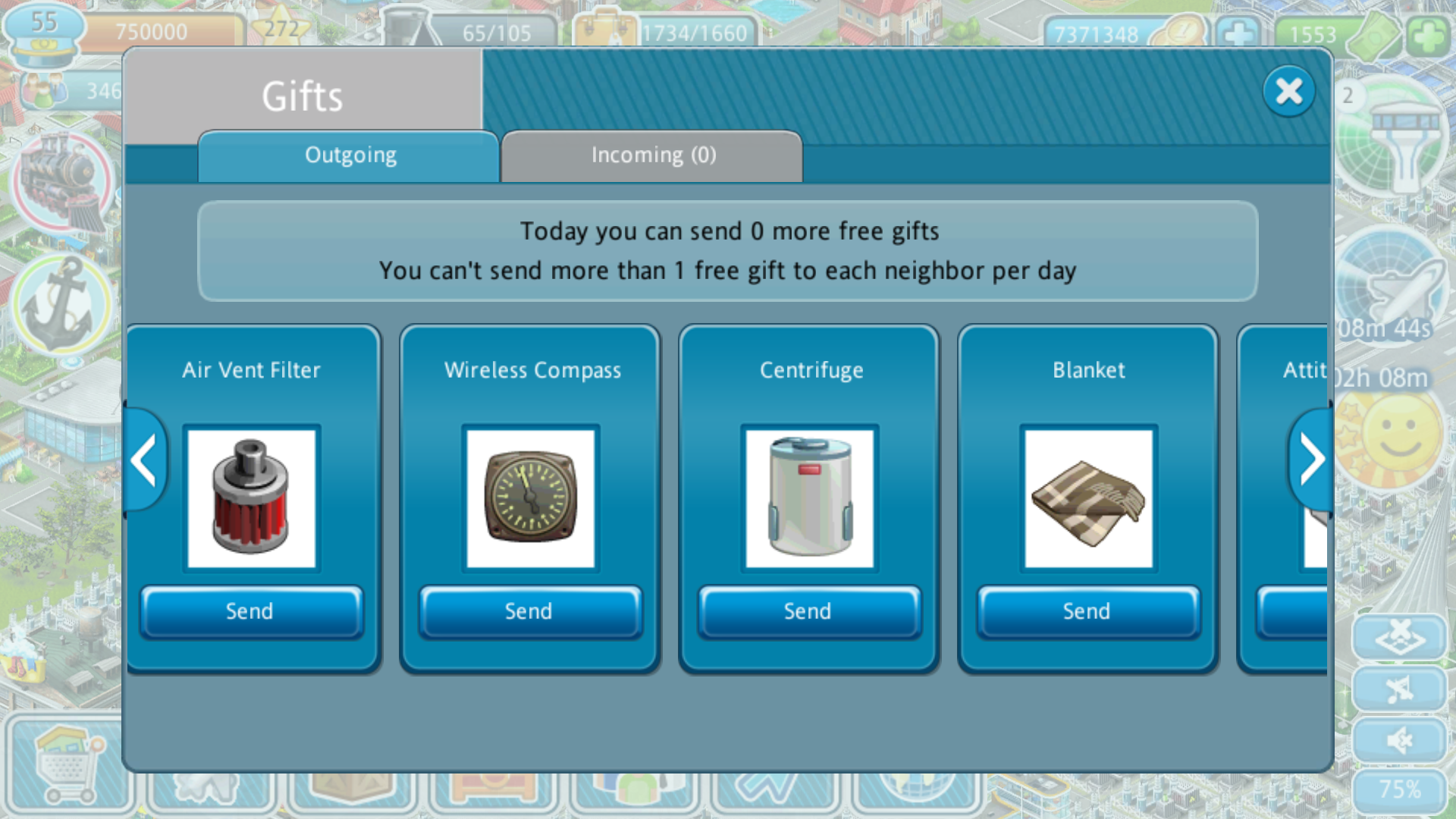This screenshot has width=1456, height=819.
Task: Show previous gifts with left arrow
Action: pyautogui.click(x=144, y=460)
